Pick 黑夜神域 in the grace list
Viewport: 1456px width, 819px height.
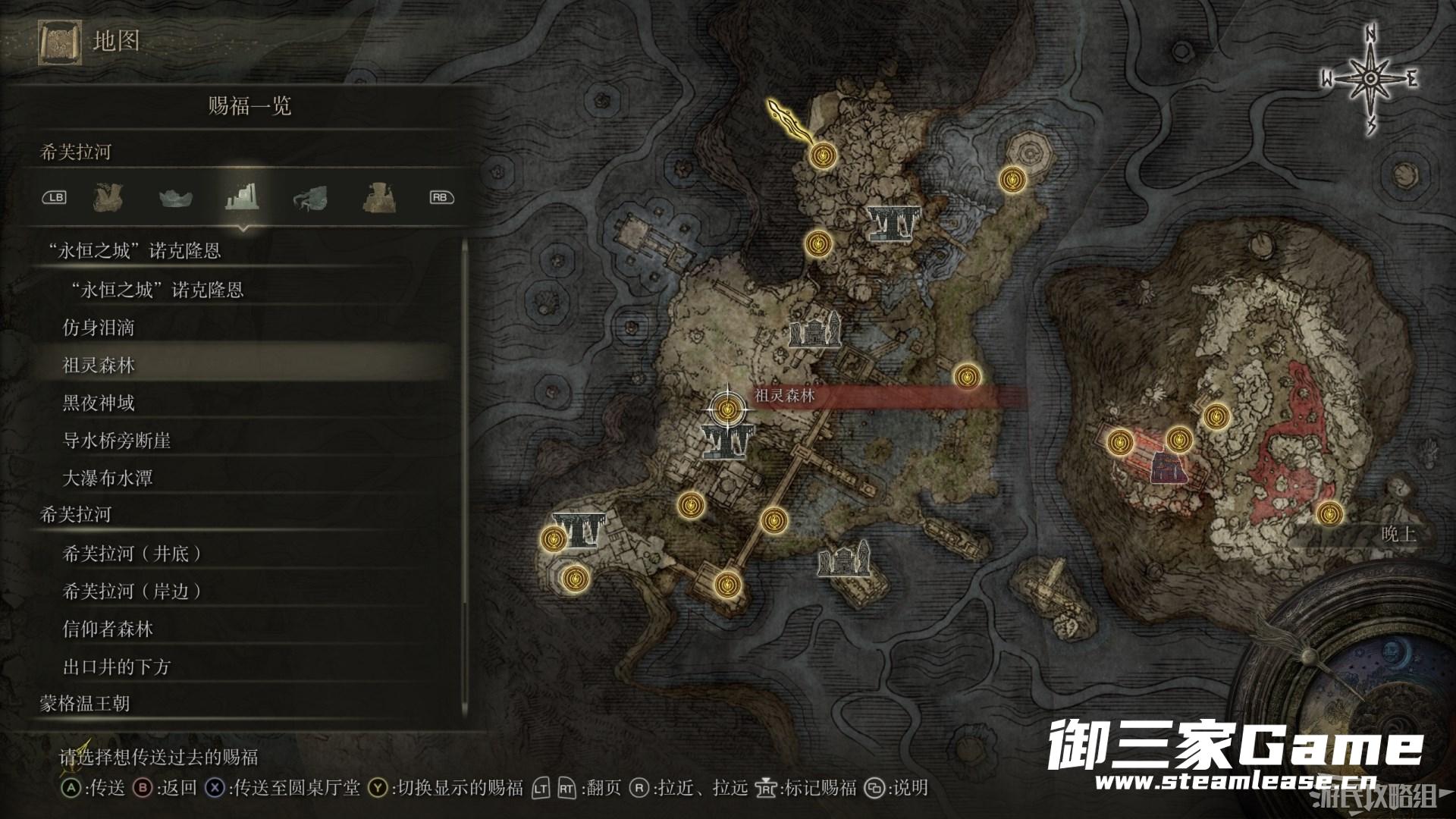coord(99,403)
